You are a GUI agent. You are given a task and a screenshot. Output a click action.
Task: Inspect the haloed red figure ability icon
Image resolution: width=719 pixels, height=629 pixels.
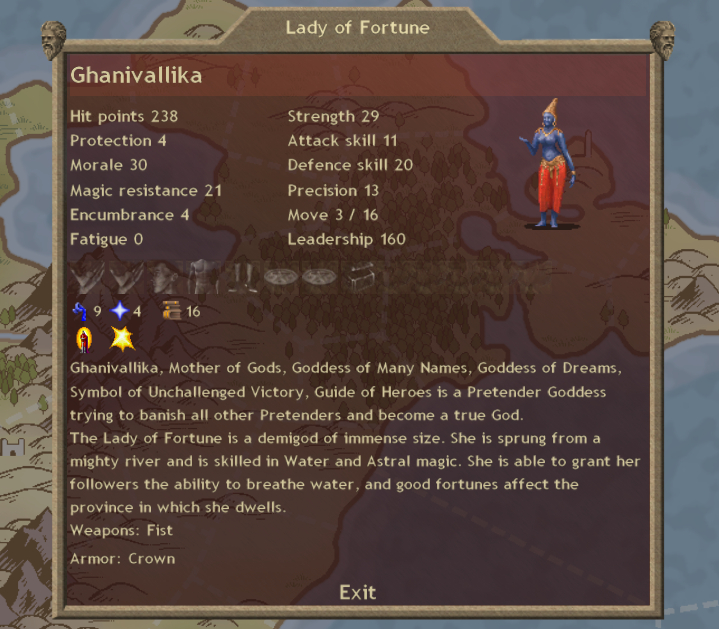coord(83,340)
